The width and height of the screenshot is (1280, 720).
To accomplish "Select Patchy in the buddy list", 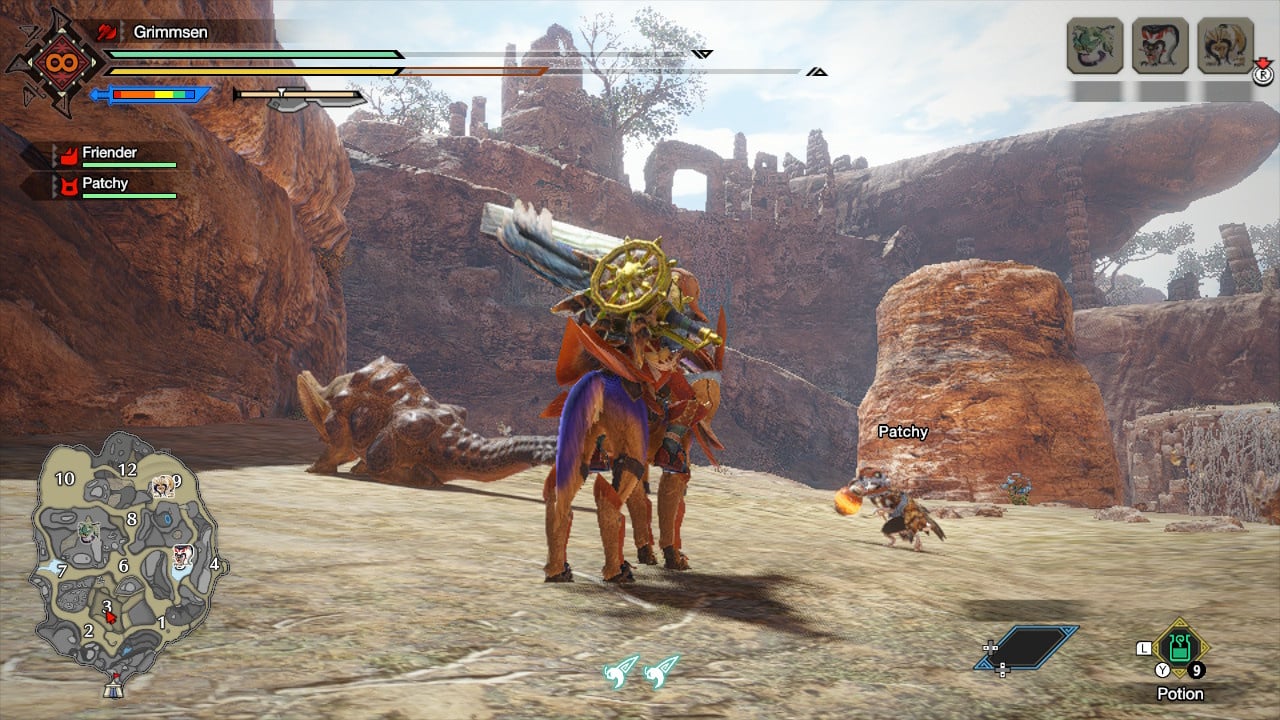I will (x=105, y=184).
